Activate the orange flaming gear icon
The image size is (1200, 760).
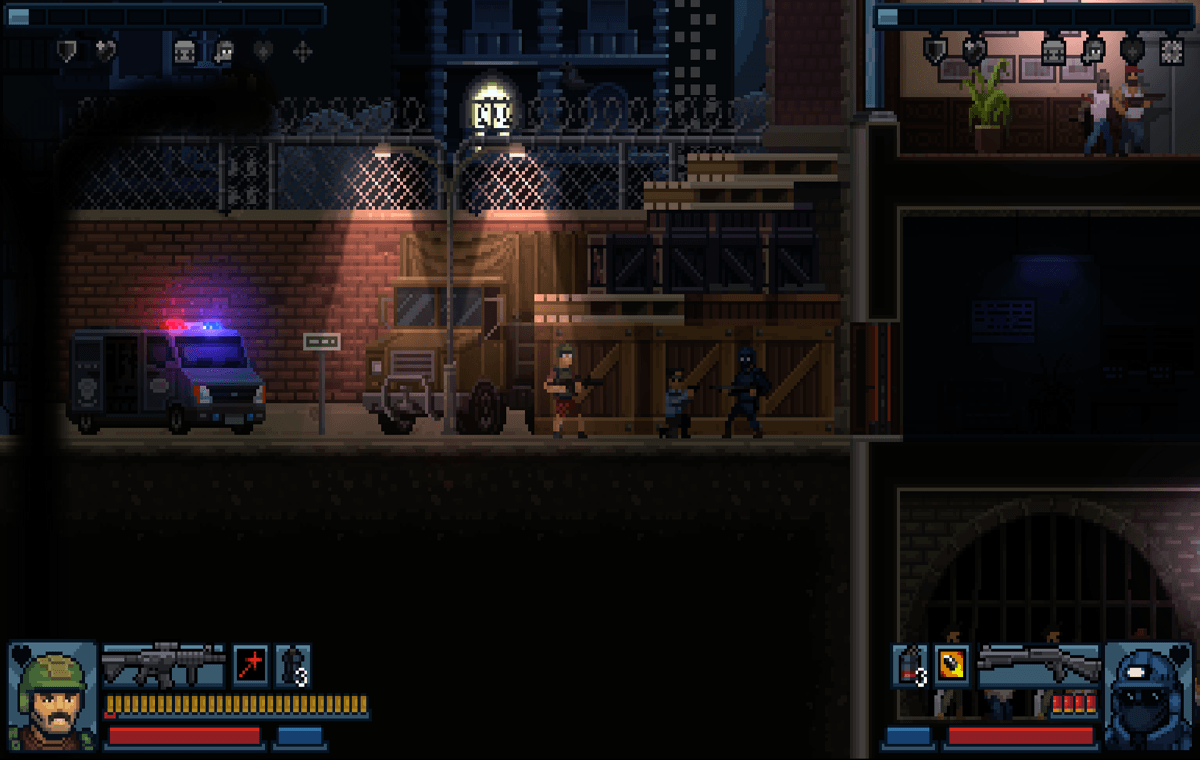(950, 665)
